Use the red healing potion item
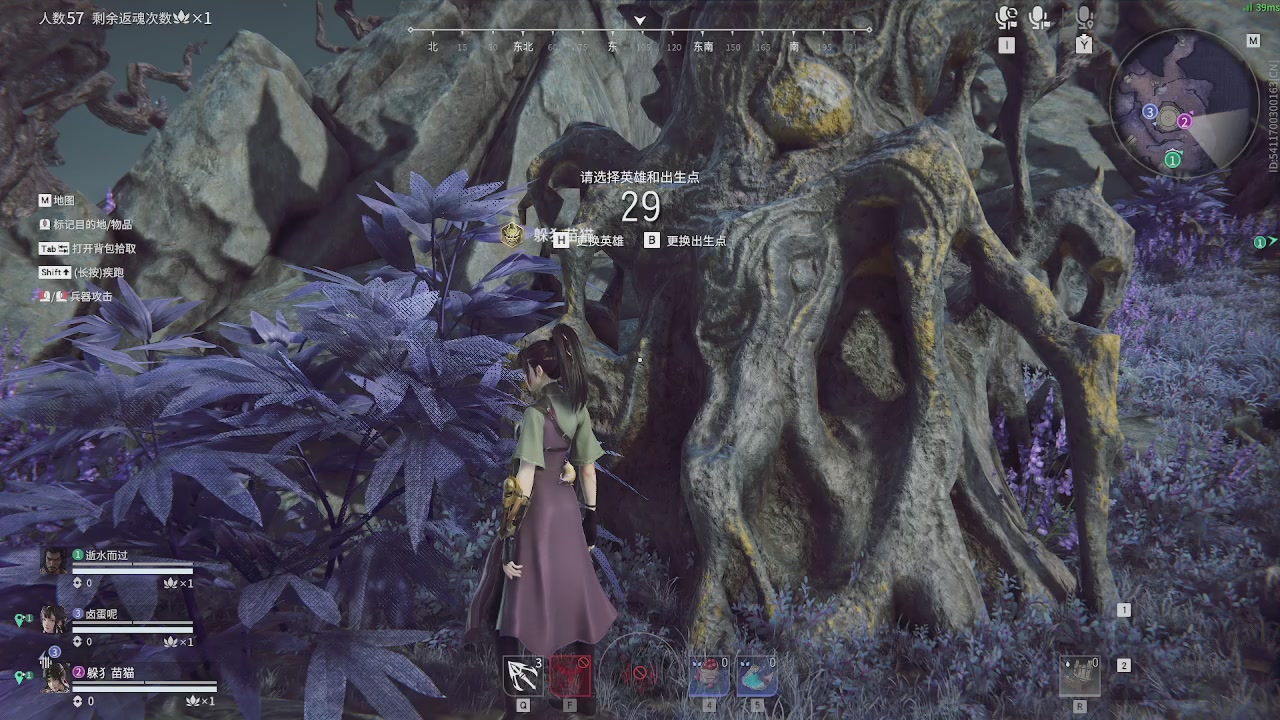1280x720 pixels. [709, 676]
